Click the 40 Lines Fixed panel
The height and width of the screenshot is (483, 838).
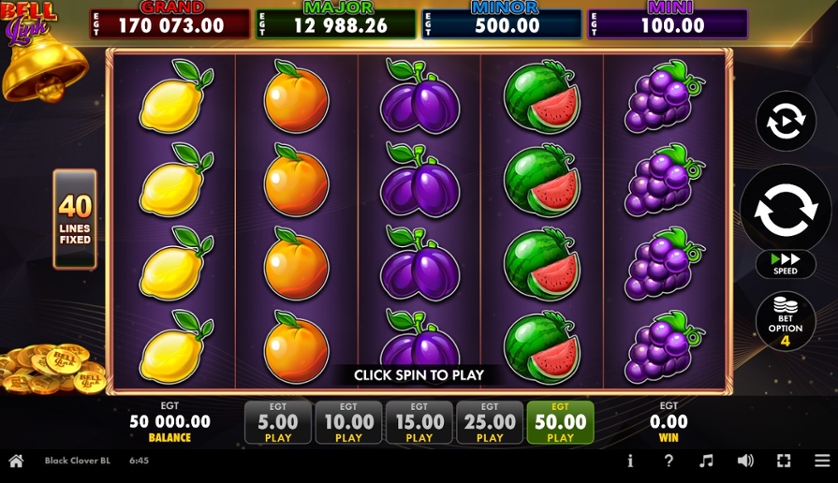pos(75,219)
